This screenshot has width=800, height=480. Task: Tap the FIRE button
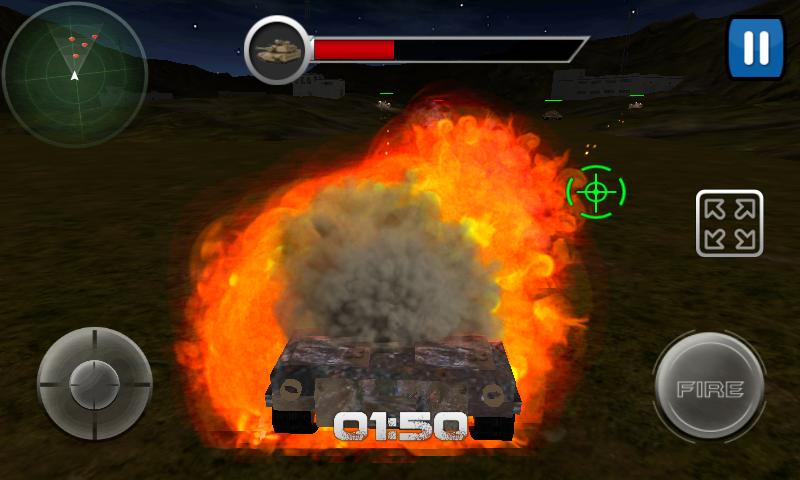tap(710, 388)
